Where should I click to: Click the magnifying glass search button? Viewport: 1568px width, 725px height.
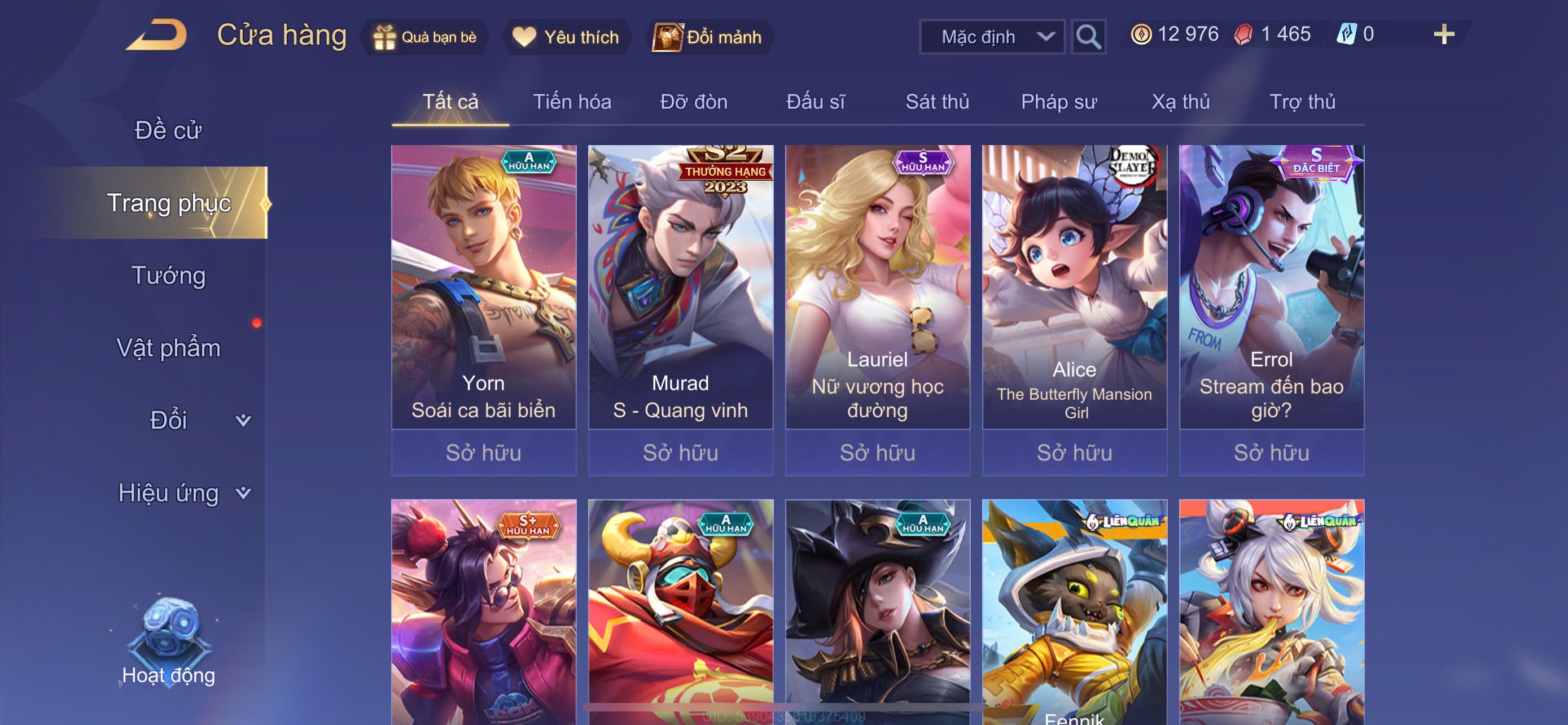(1088, 37)
